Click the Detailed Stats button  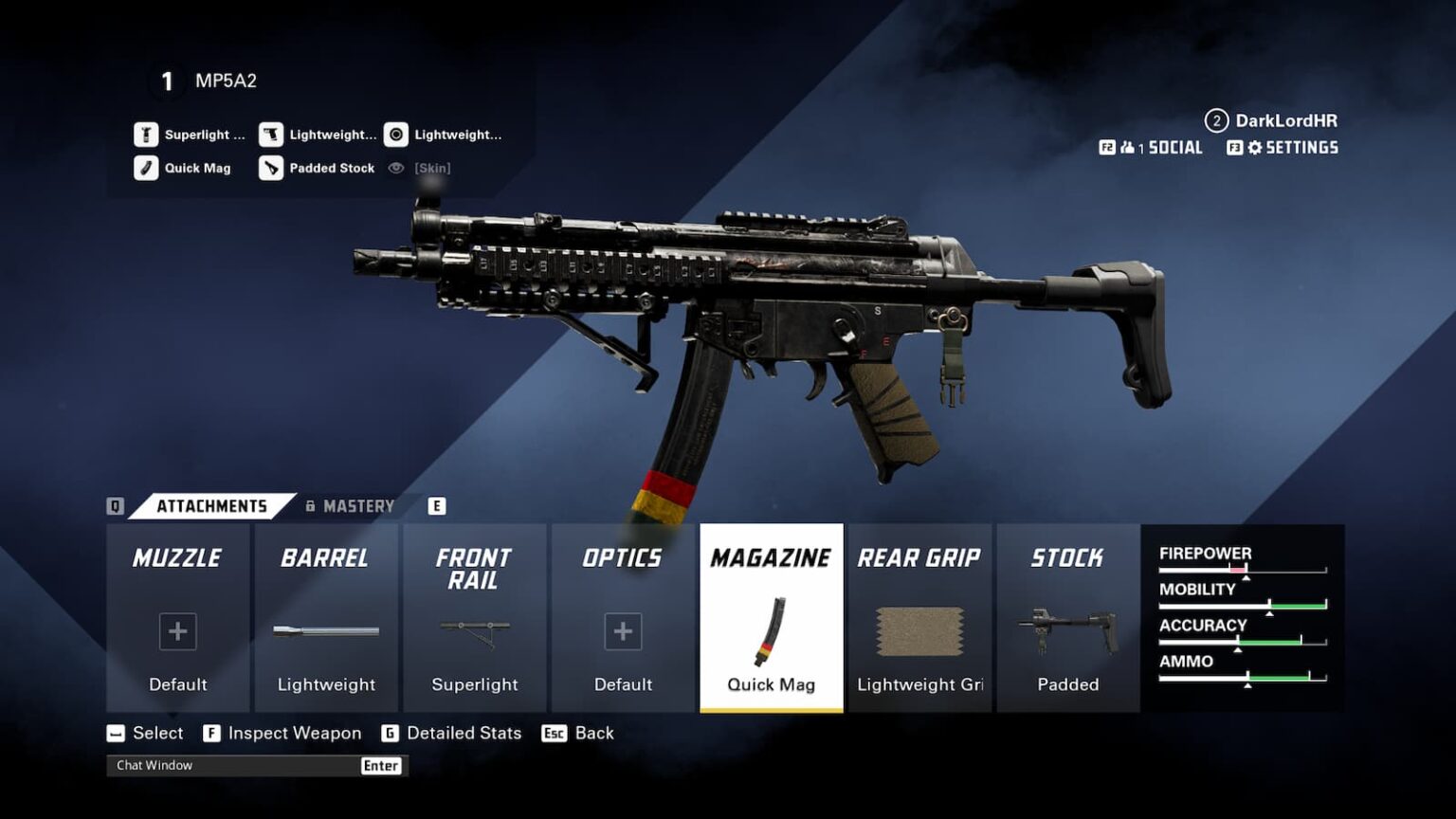pyautogui.click(x=464, y=733)
